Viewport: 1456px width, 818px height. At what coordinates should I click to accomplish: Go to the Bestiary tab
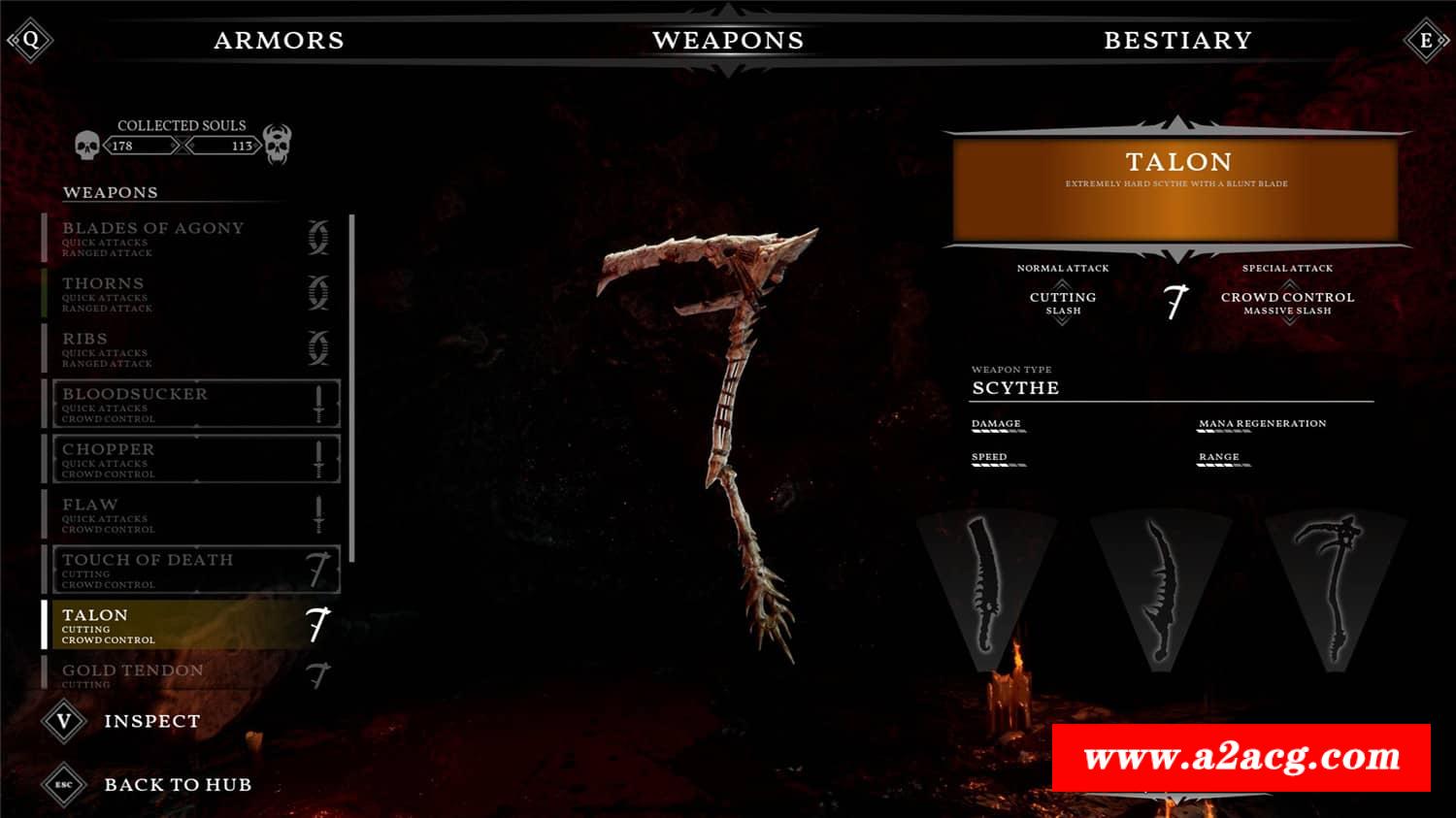(x=1177, y=40)
